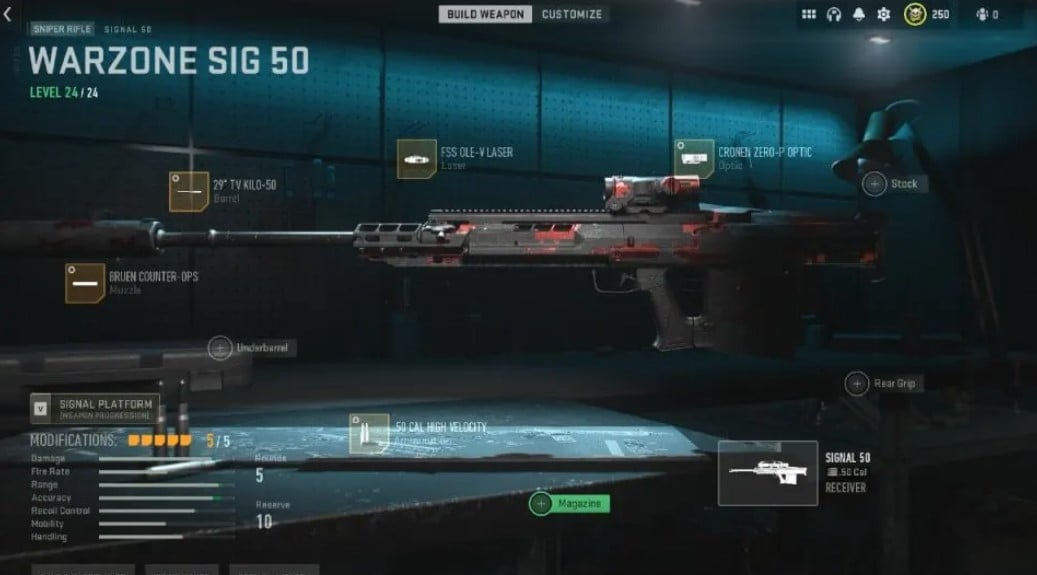This screenshot has height=575, width=1037.
Task: Switch to the Build Weapon tab
Action: pyautogui.click(x=485, y=14)
